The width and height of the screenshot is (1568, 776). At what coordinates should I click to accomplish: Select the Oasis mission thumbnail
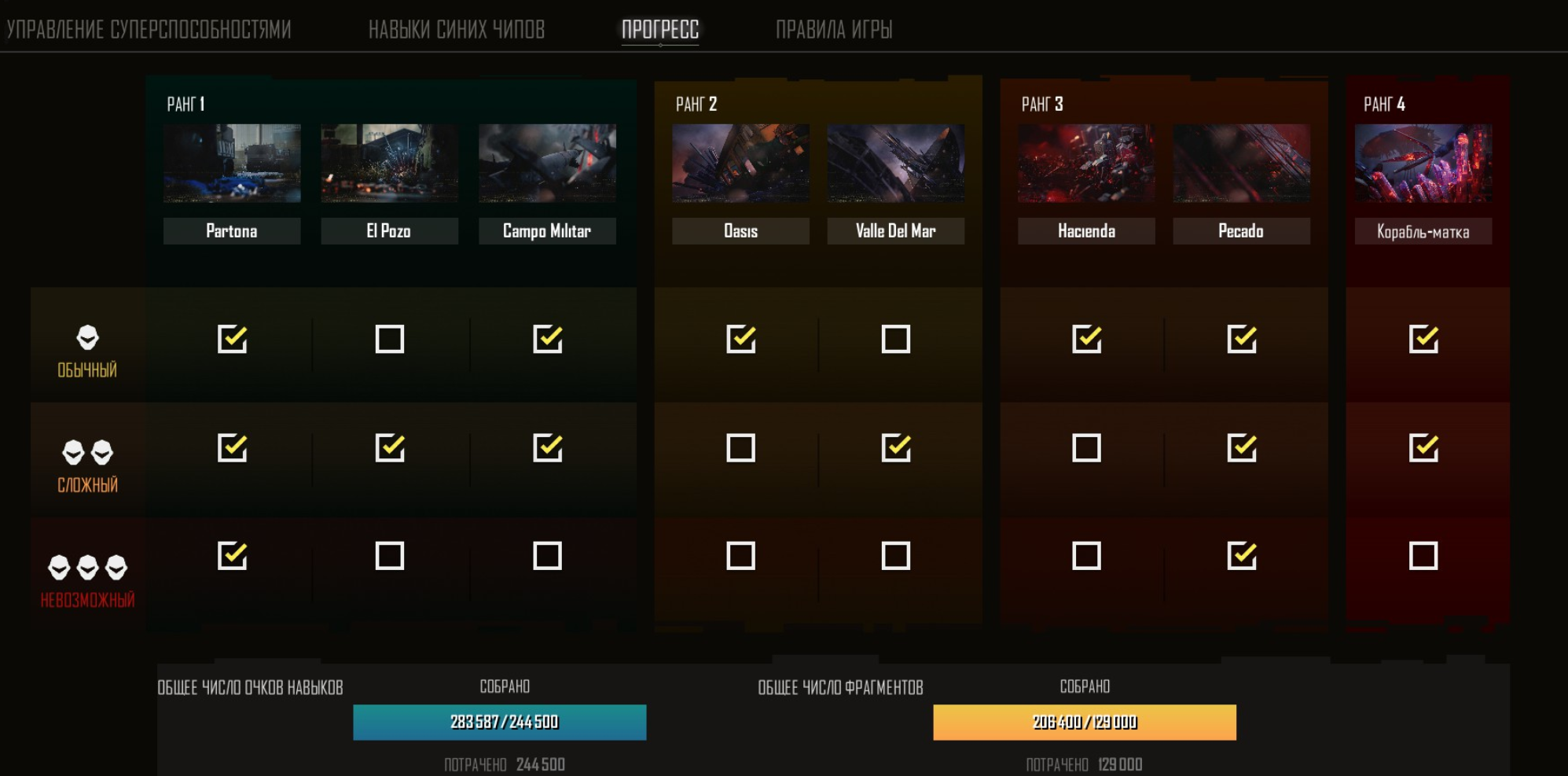point(740,164)
